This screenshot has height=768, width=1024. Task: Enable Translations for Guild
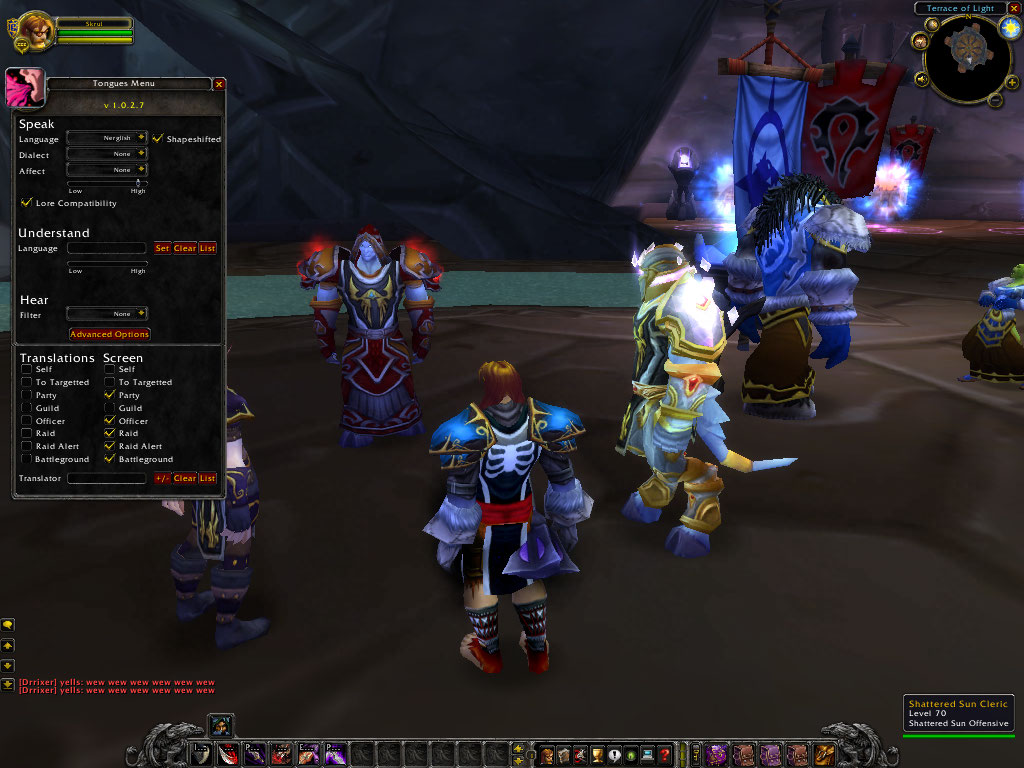pyautogui.click(x=26, y=408)
